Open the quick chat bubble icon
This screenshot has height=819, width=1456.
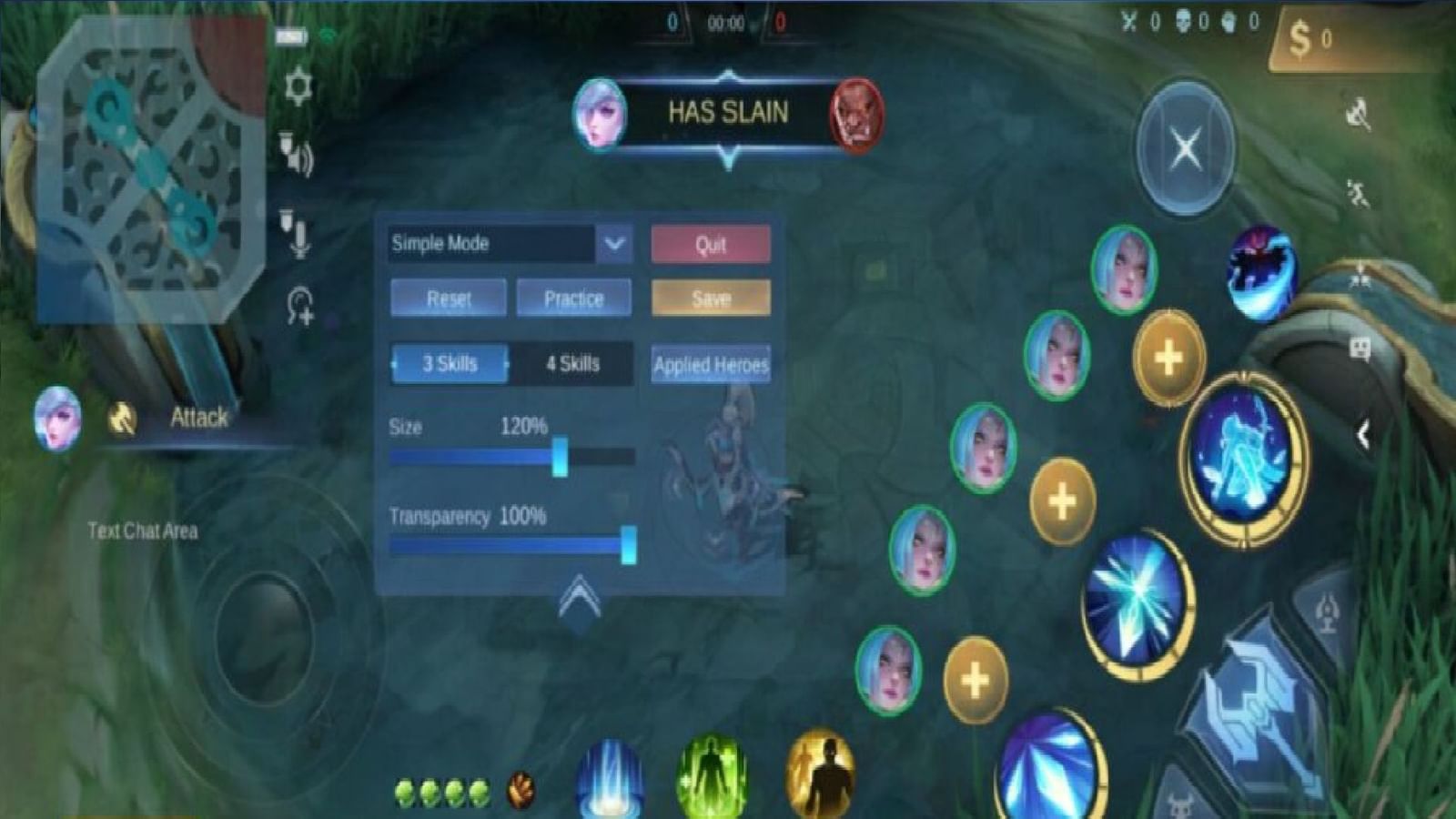1360,349
